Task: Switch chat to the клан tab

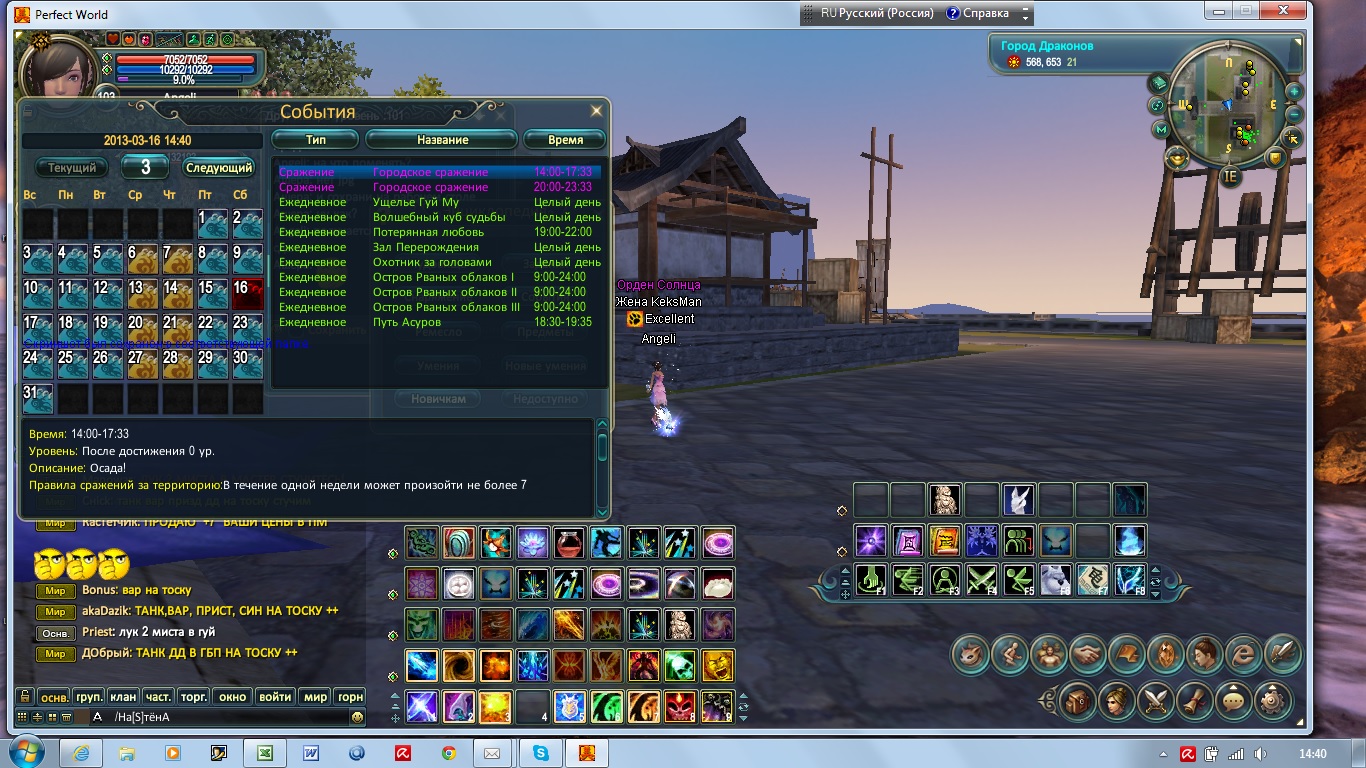Action: [123, 697]
